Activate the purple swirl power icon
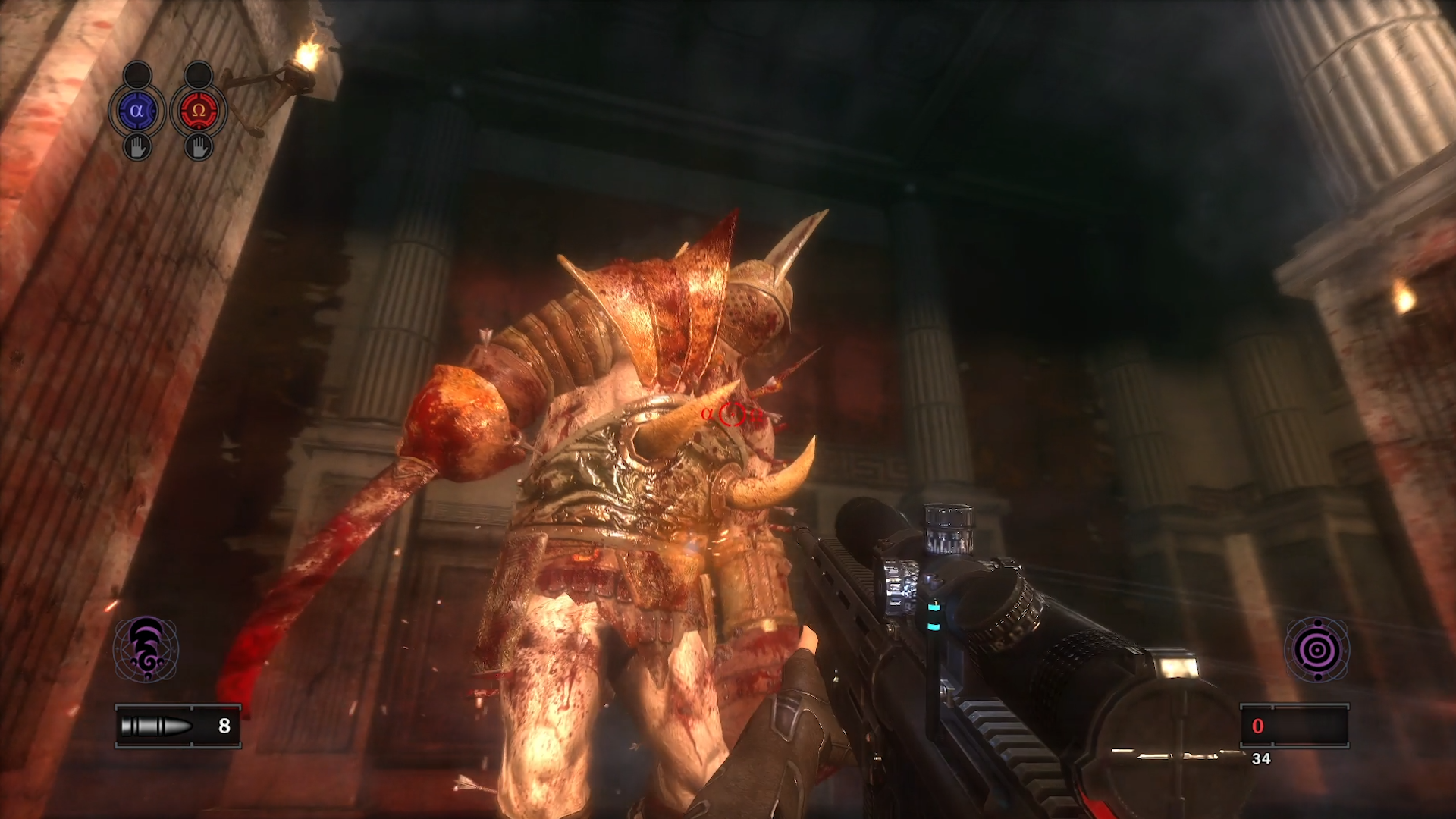Screen dimensions: 1456x819 click(146, 649)
